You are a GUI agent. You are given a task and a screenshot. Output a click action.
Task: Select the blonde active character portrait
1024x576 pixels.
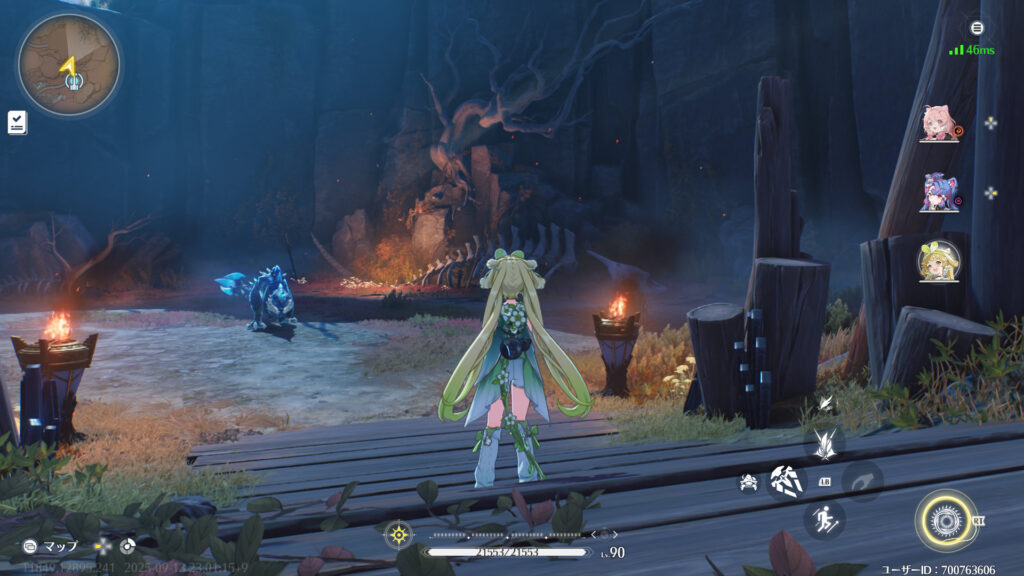pos(939,261)
